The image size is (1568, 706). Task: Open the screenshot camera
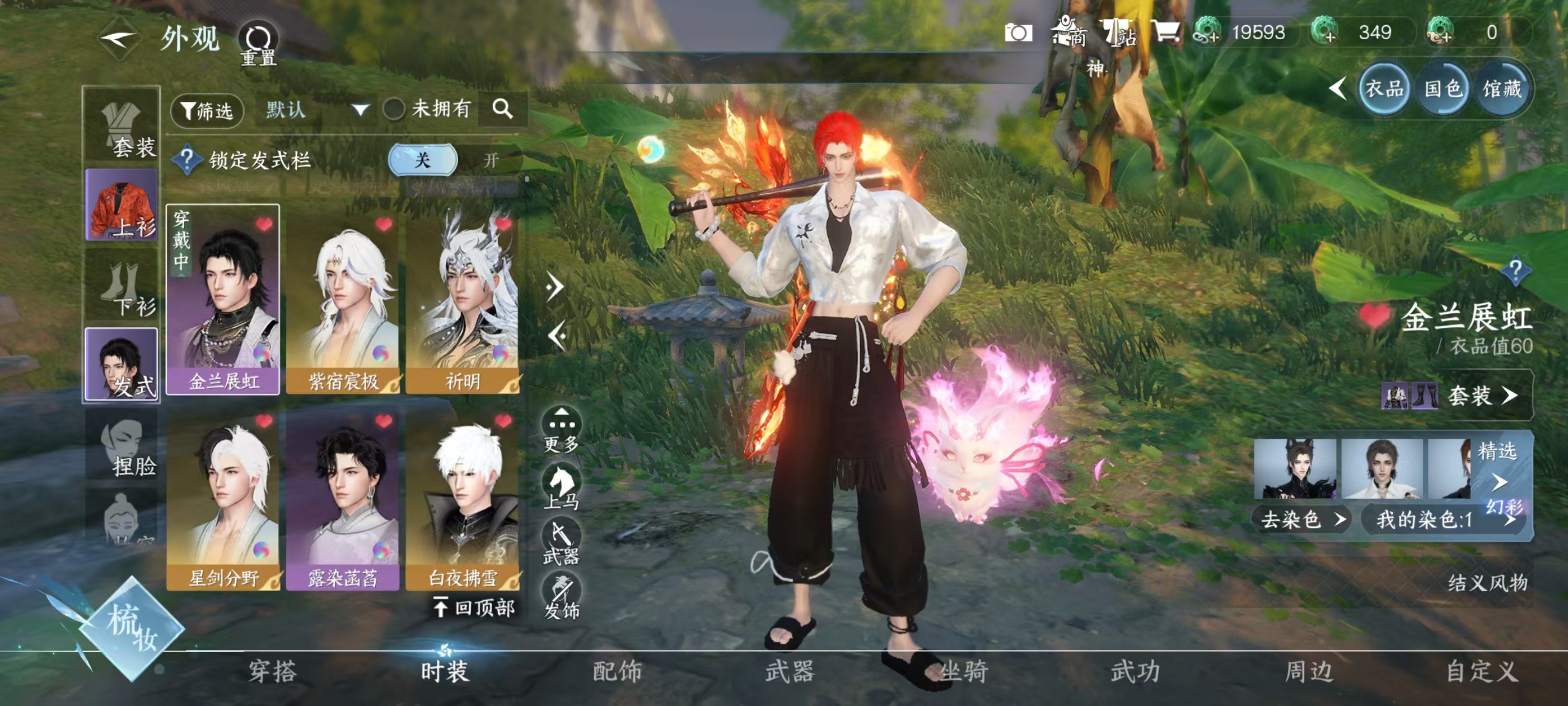1018,33
